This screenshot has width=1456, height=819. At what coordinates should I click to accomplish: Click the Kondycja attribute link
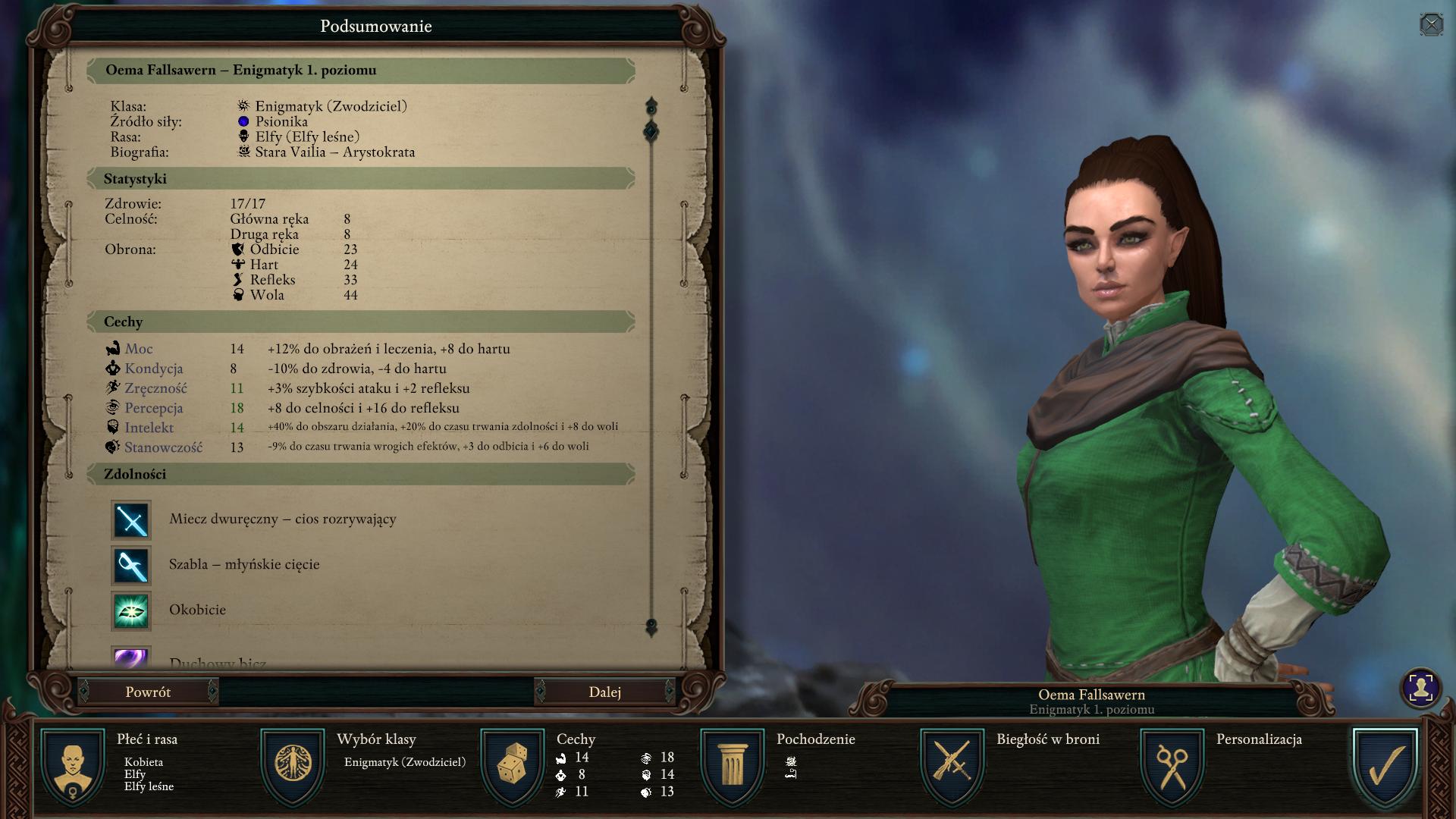154,369
